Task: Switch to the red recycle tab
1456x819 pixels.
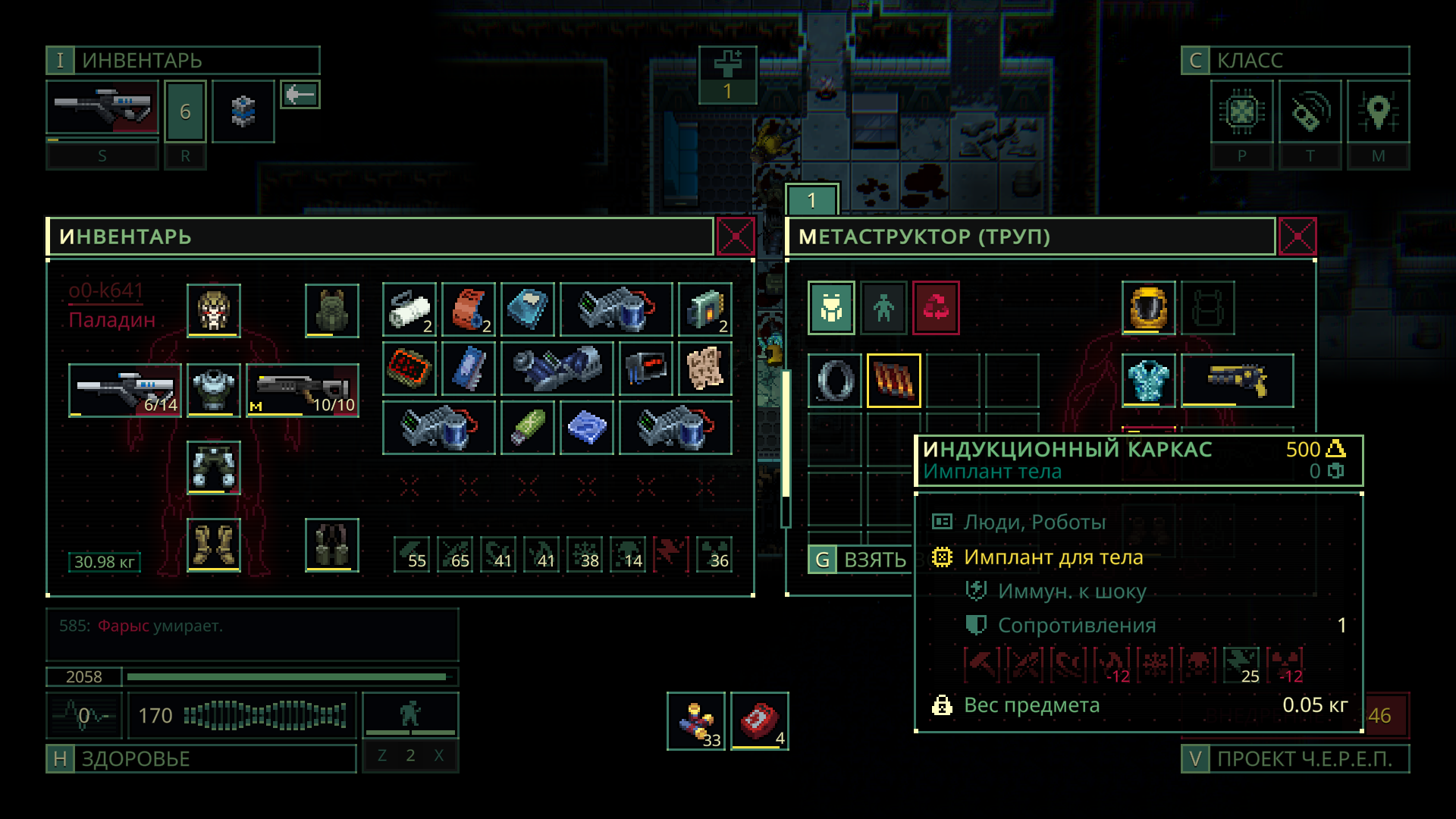Action: (936, 308)
